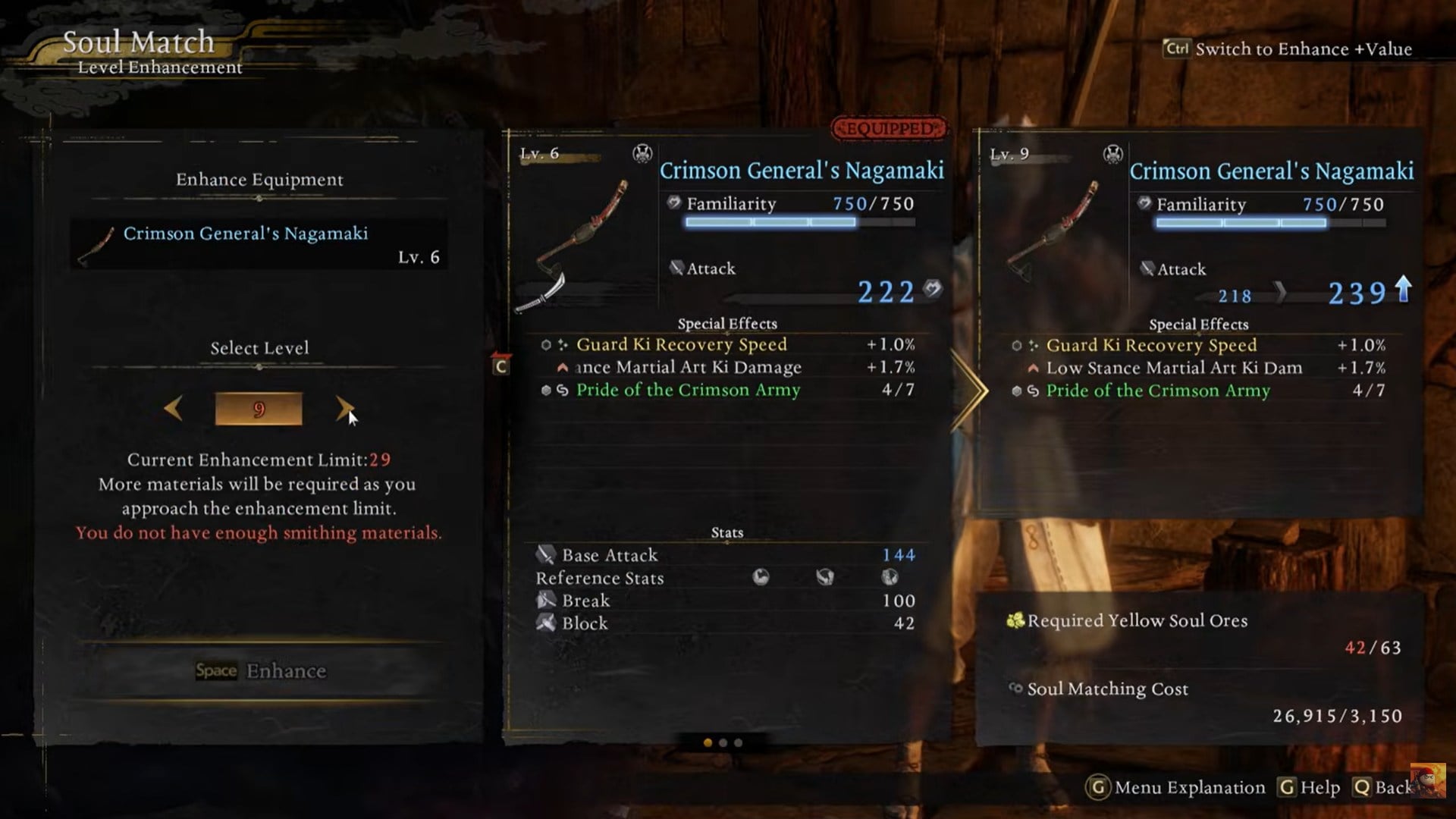This screenshot has width=1456, height=819.
Task: Decrease the selected enhancement level with left arrow
Action: click(174, 409)
